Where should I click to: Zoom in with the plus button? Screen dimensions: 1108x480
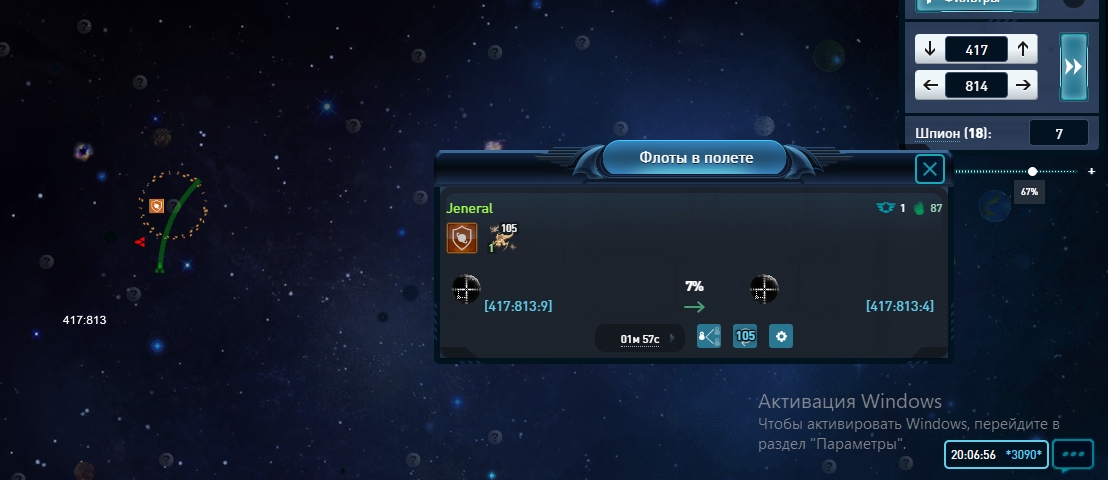point(1091,171)
